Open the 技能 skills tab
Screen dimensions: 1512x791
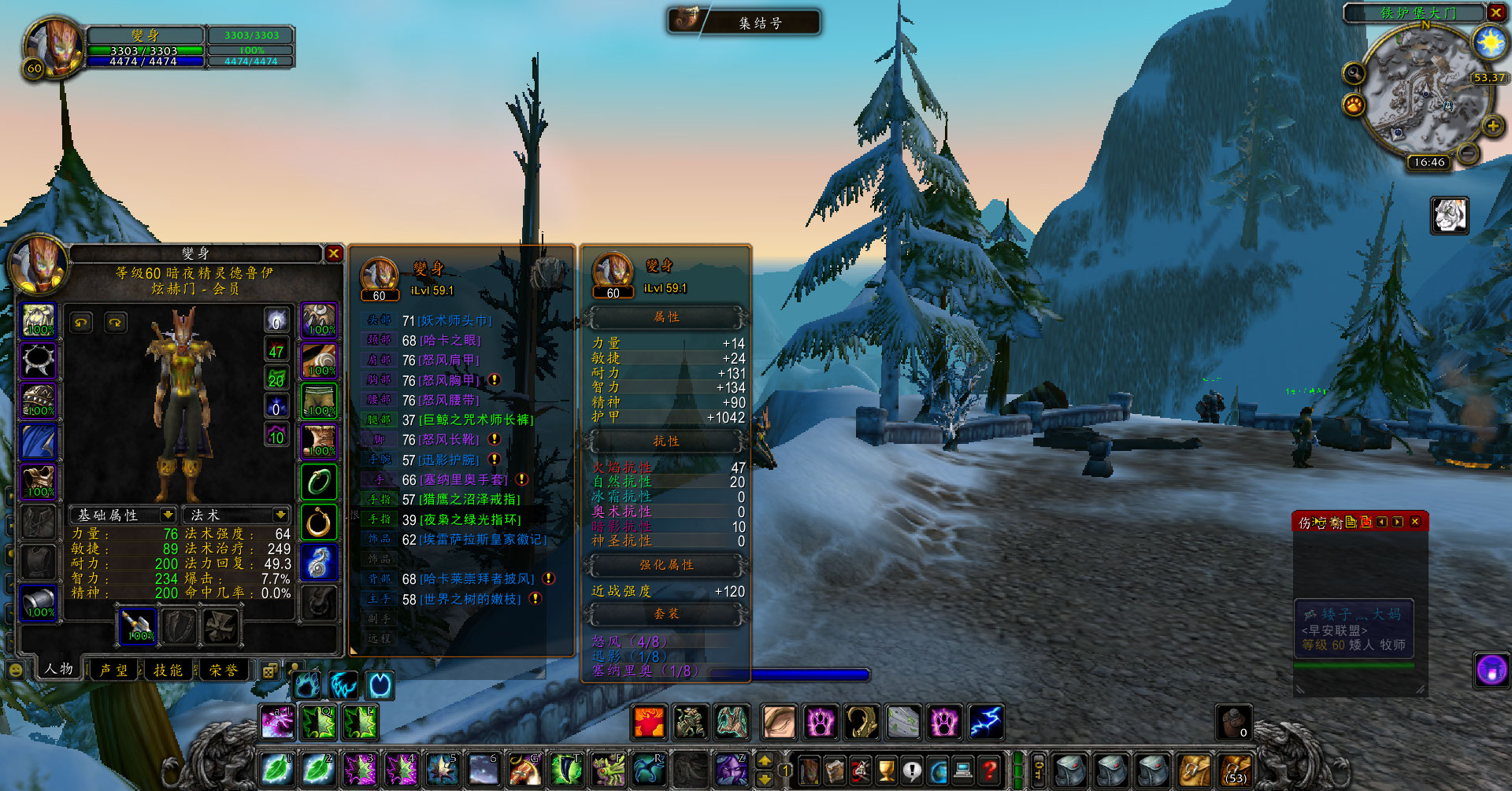[x=168, y=670]
